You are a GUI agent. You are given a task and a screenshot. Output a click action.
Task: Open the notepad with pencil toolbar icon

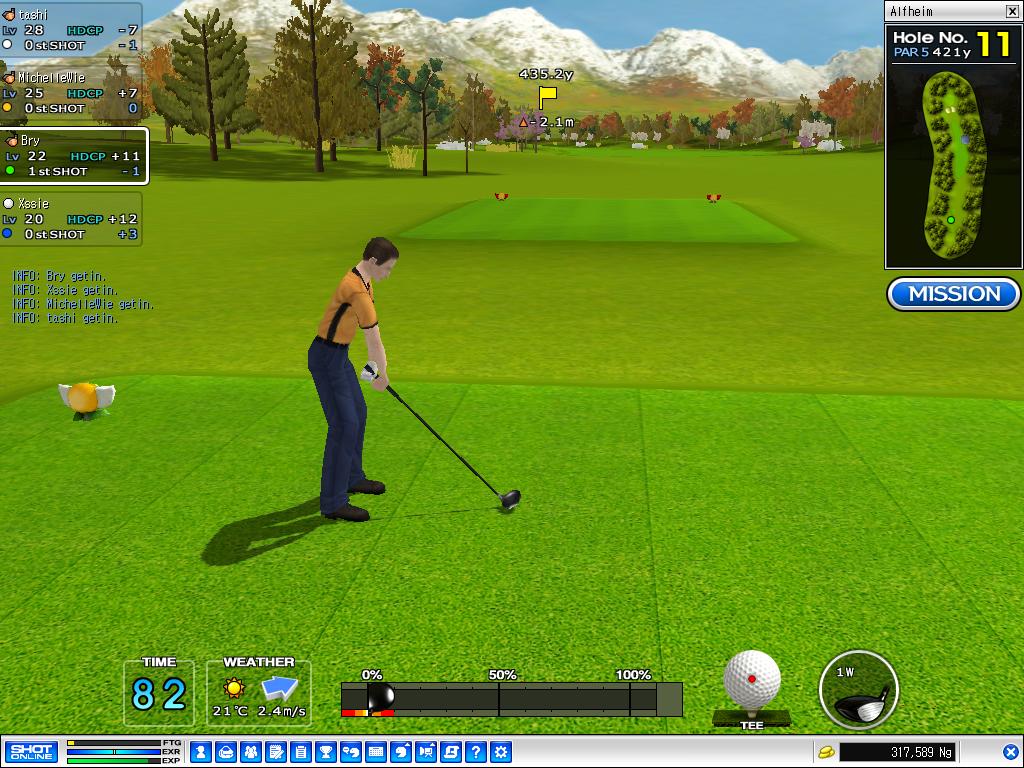pos(275,751)
